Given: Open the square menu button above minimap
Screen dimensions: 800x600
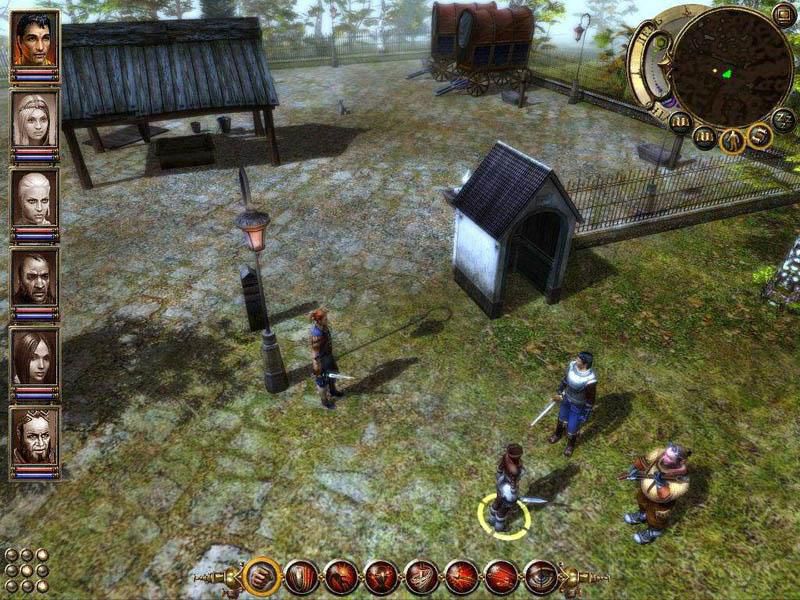Looking at the screenshot, I should 783,14.
